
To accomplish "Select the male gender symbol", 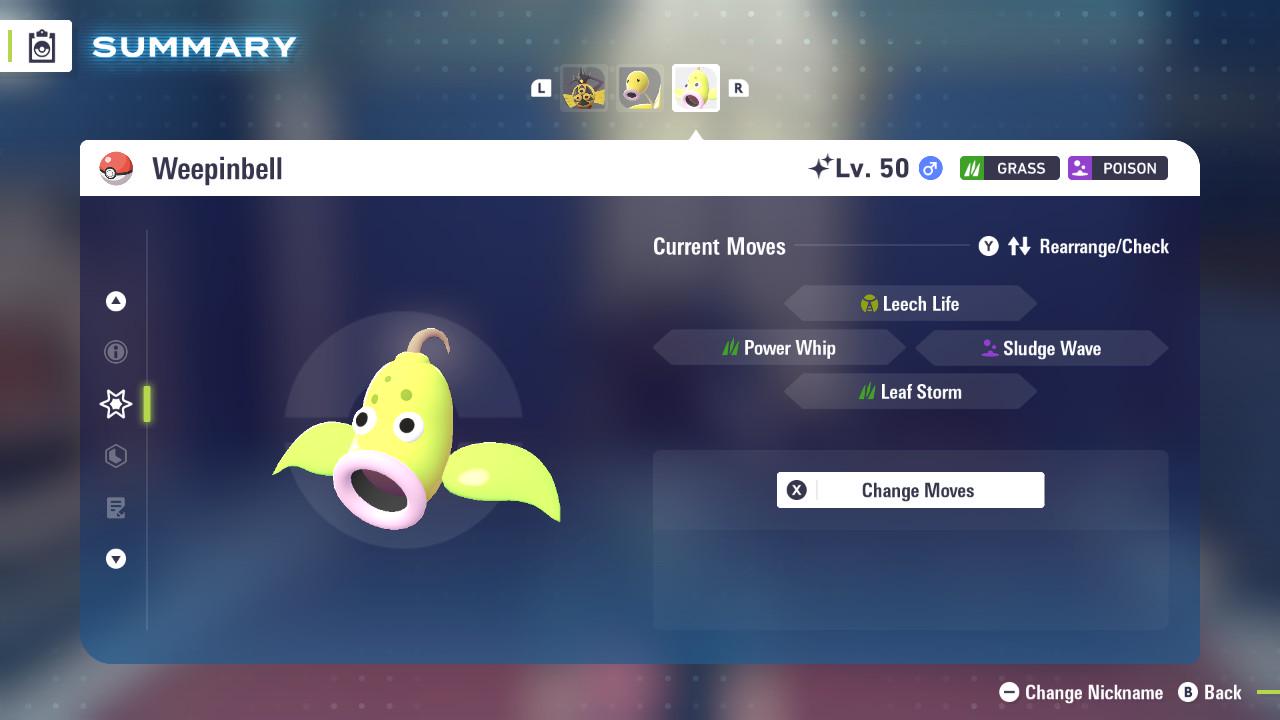I will point(928,169).
